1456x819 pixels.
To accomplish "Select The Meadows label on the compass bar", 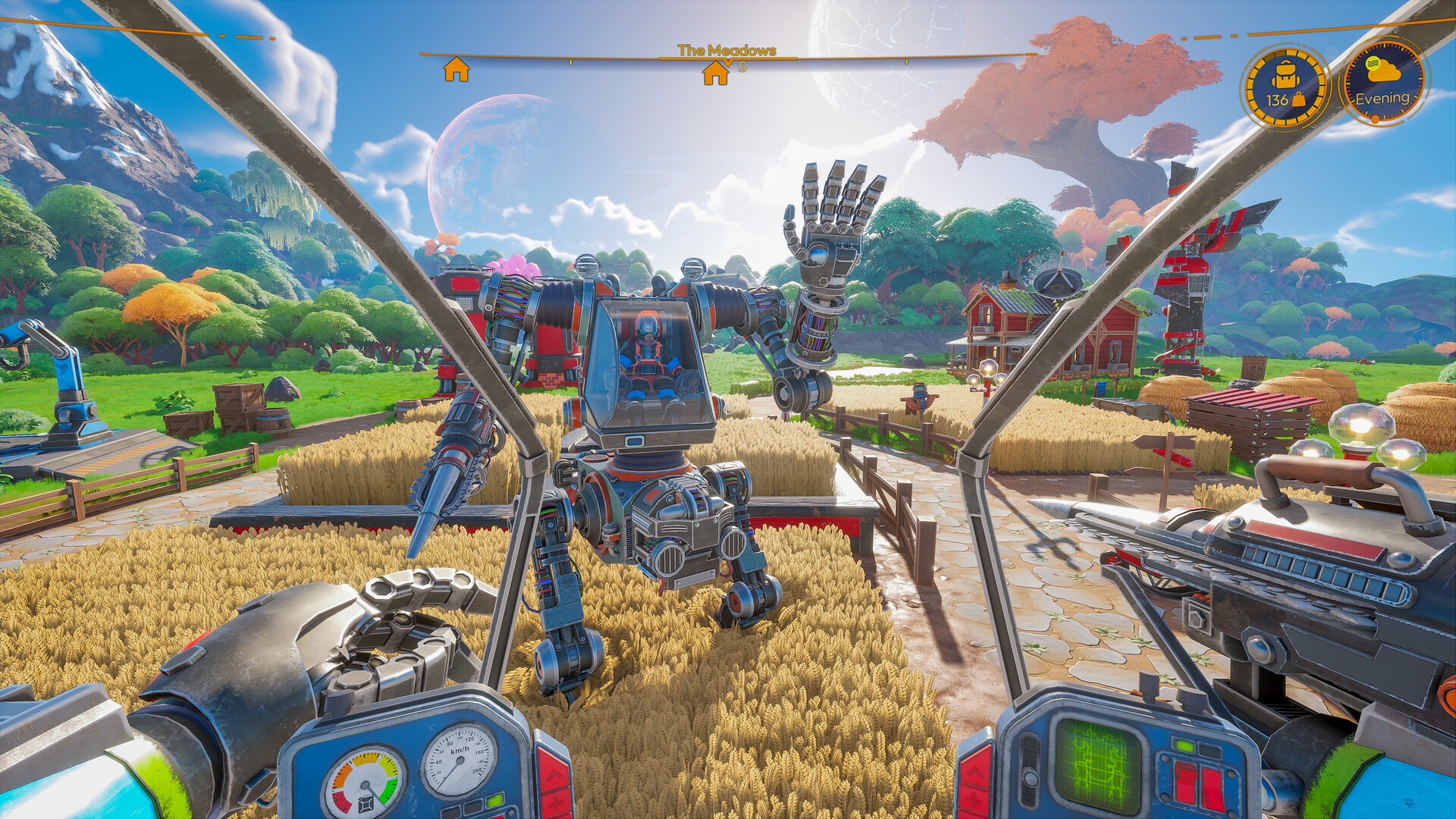I will (728, 49).
